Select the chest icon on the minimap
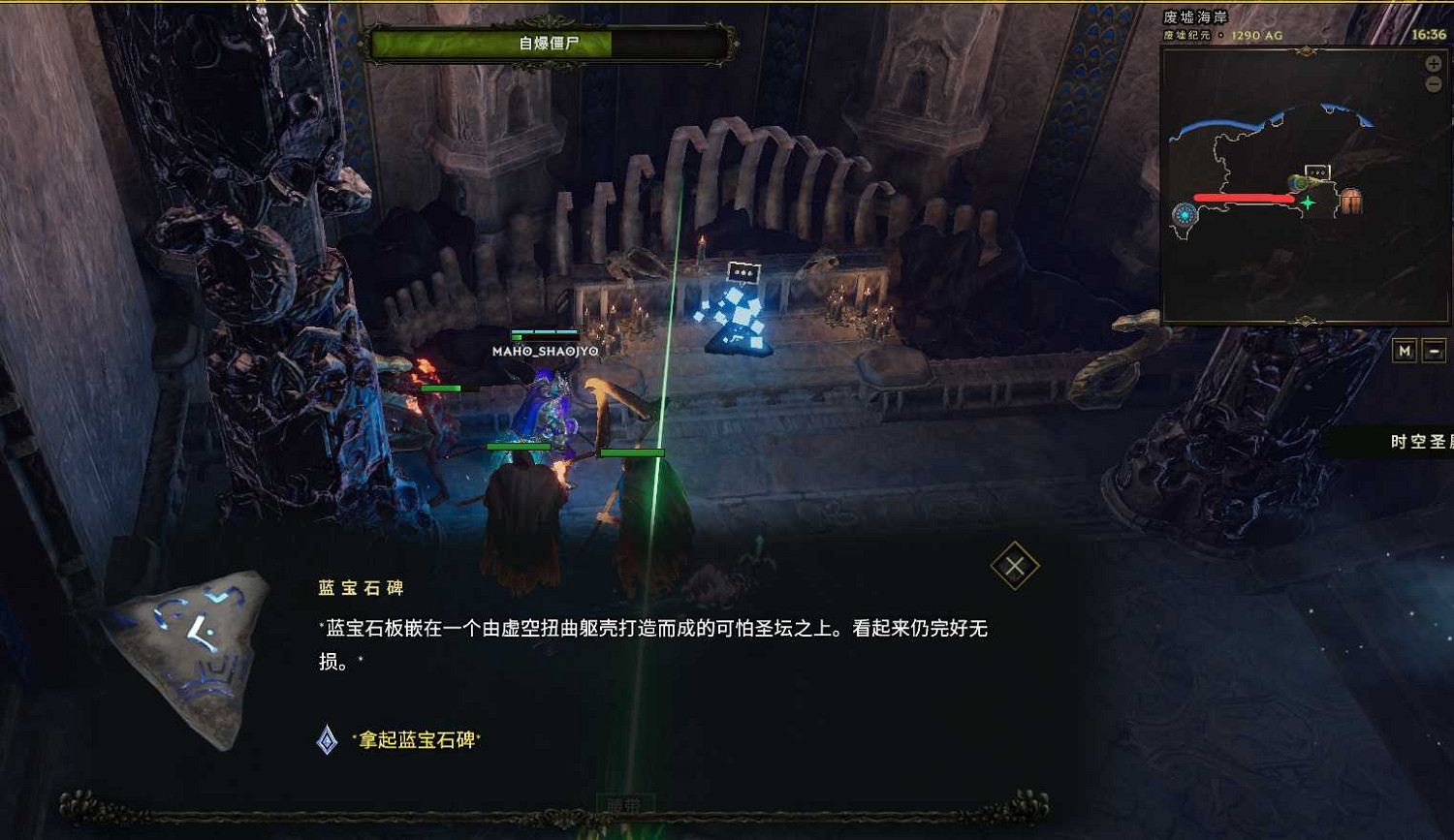Screen dimensions: 1454x840 (x=1351, y=202)
